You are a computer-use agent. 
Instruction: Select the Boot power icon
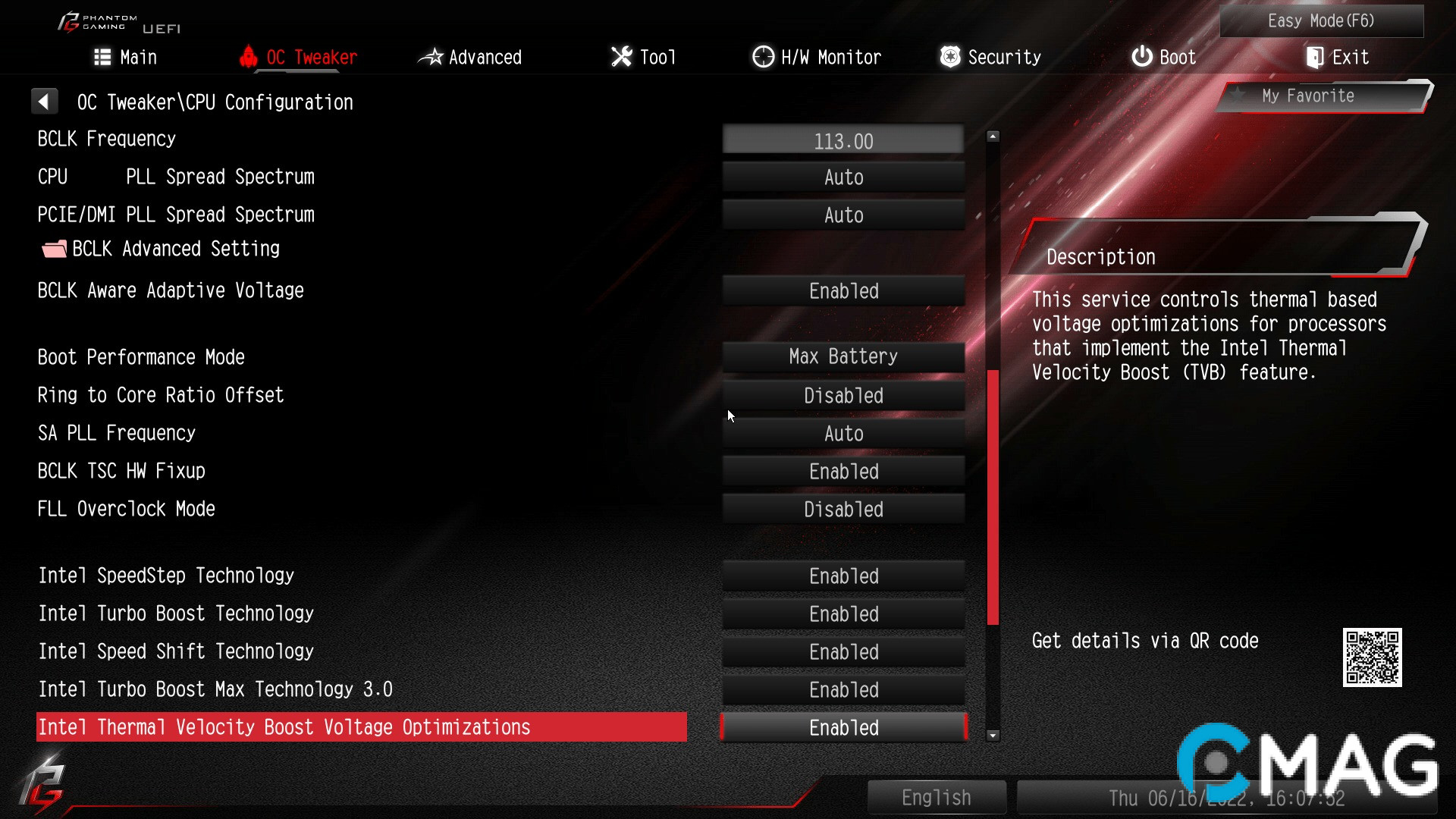1141,56
